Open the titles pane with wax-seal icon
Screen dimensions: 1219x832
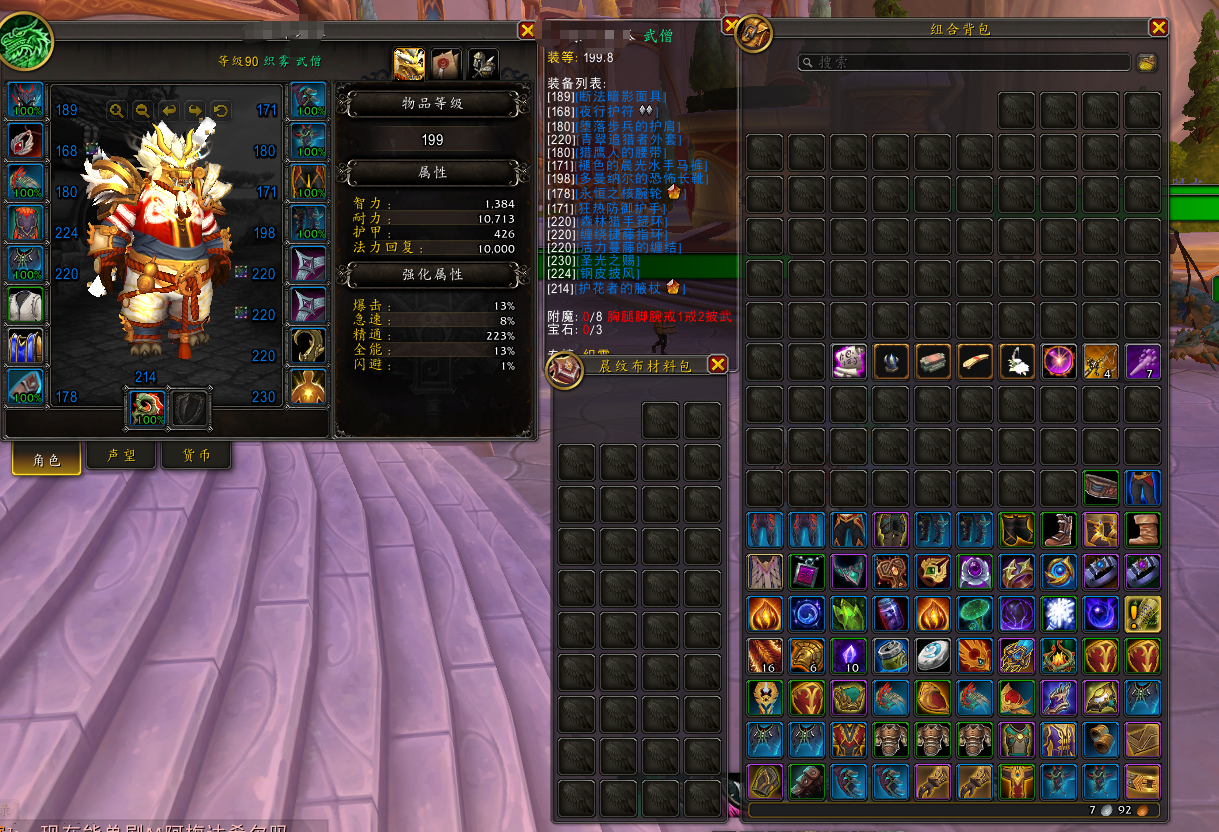point(446,65)
